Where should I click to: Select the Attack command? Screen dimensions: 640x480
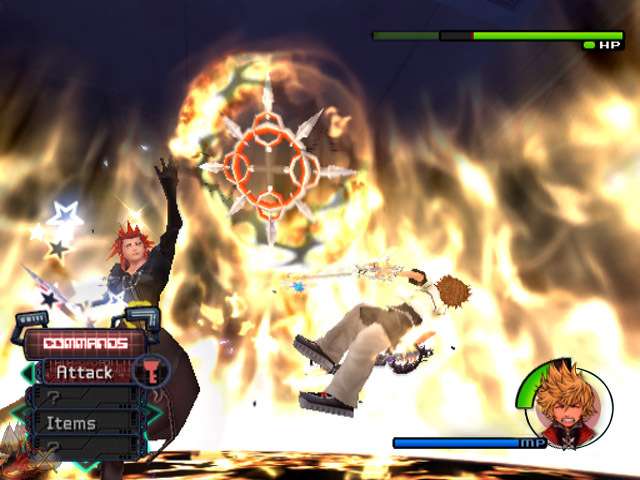(x=84, y=372)
